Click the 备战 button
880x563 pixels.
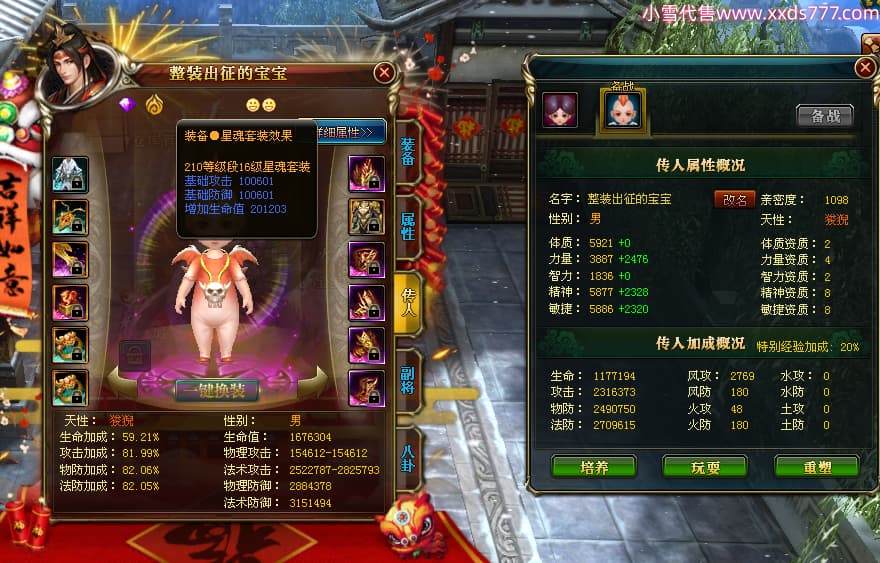(x=825, y=116)
